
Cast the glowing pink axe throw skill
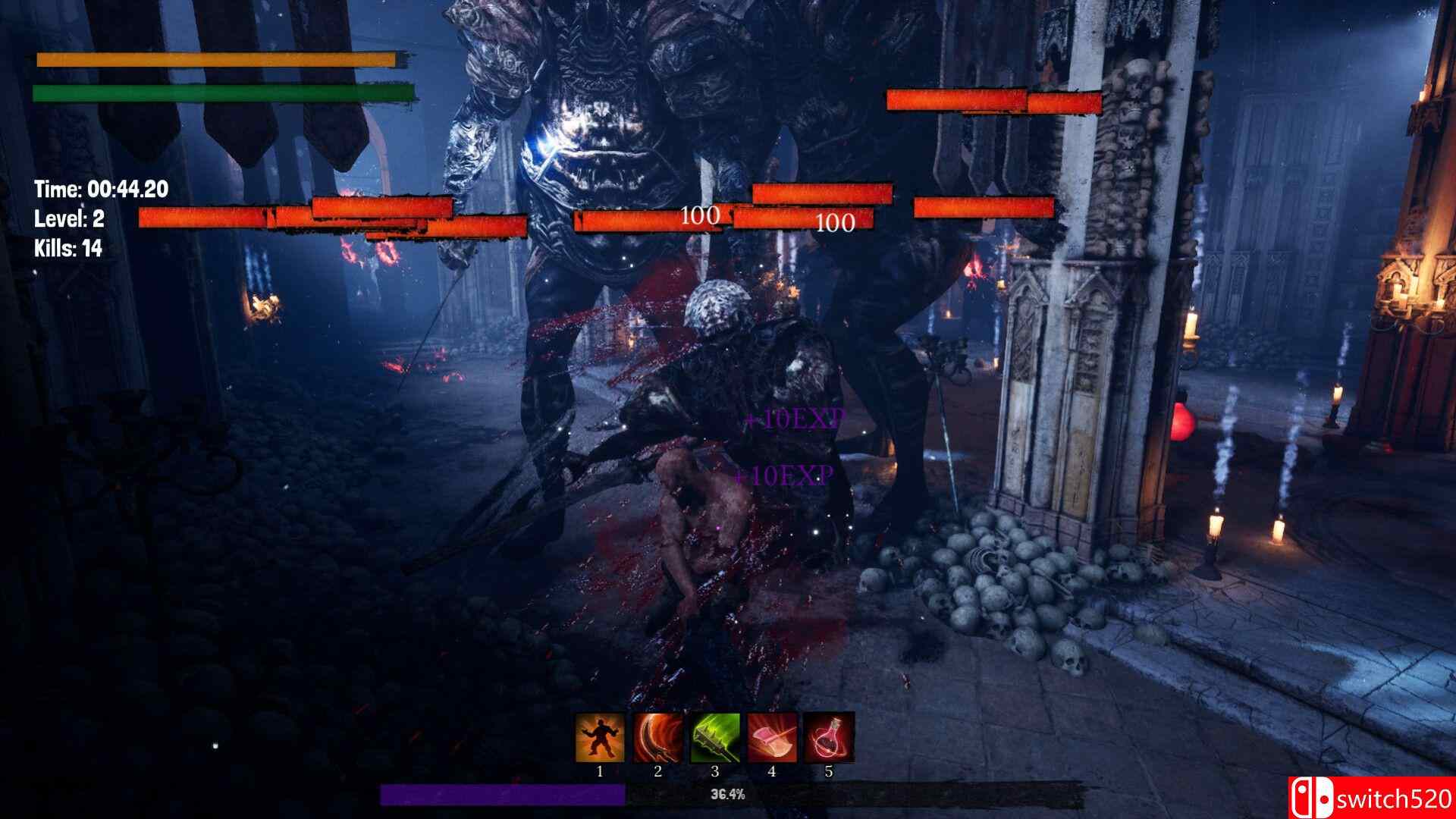tap(772, 737)
